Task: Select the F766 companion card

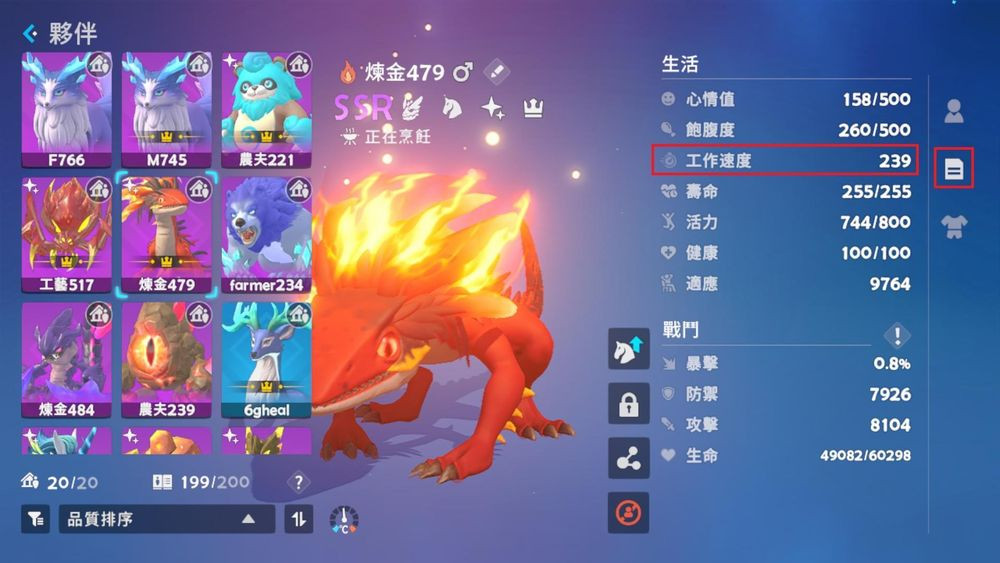Action: pos(66,110)
